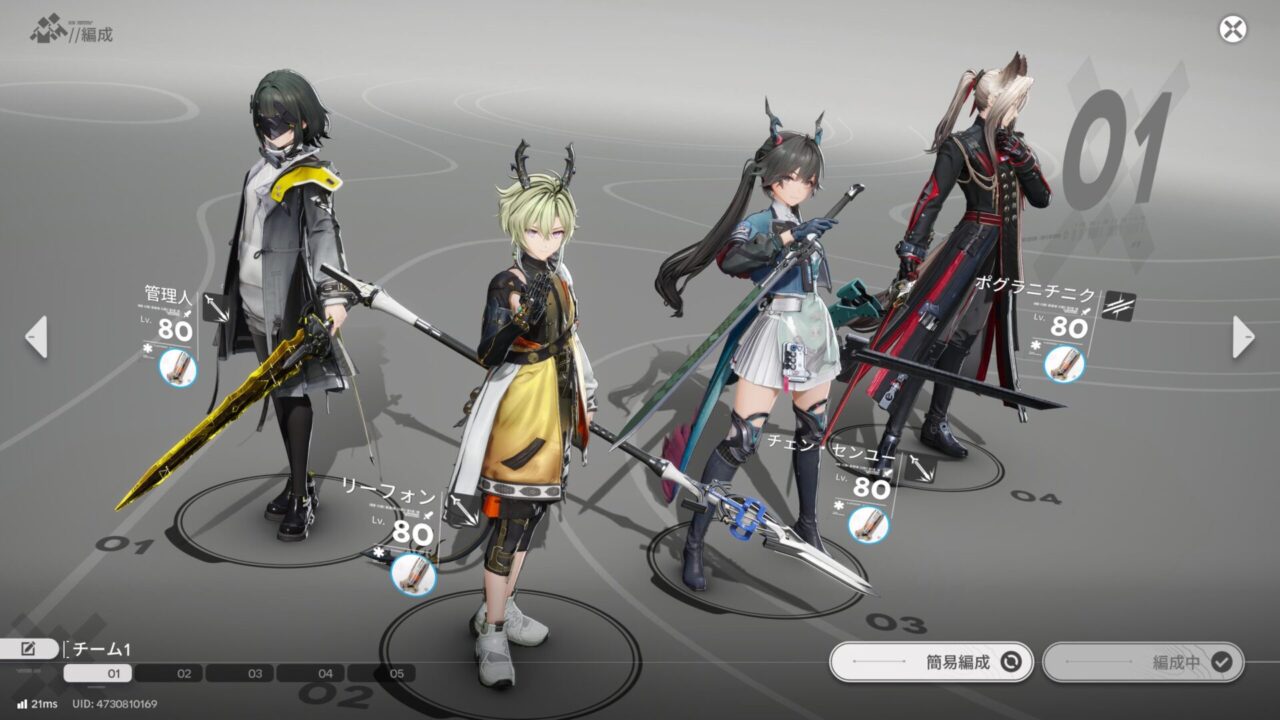Switch to team tab 02
Image resolution: width=1280 pixels, height=720 pixels.
click(183, 674)
